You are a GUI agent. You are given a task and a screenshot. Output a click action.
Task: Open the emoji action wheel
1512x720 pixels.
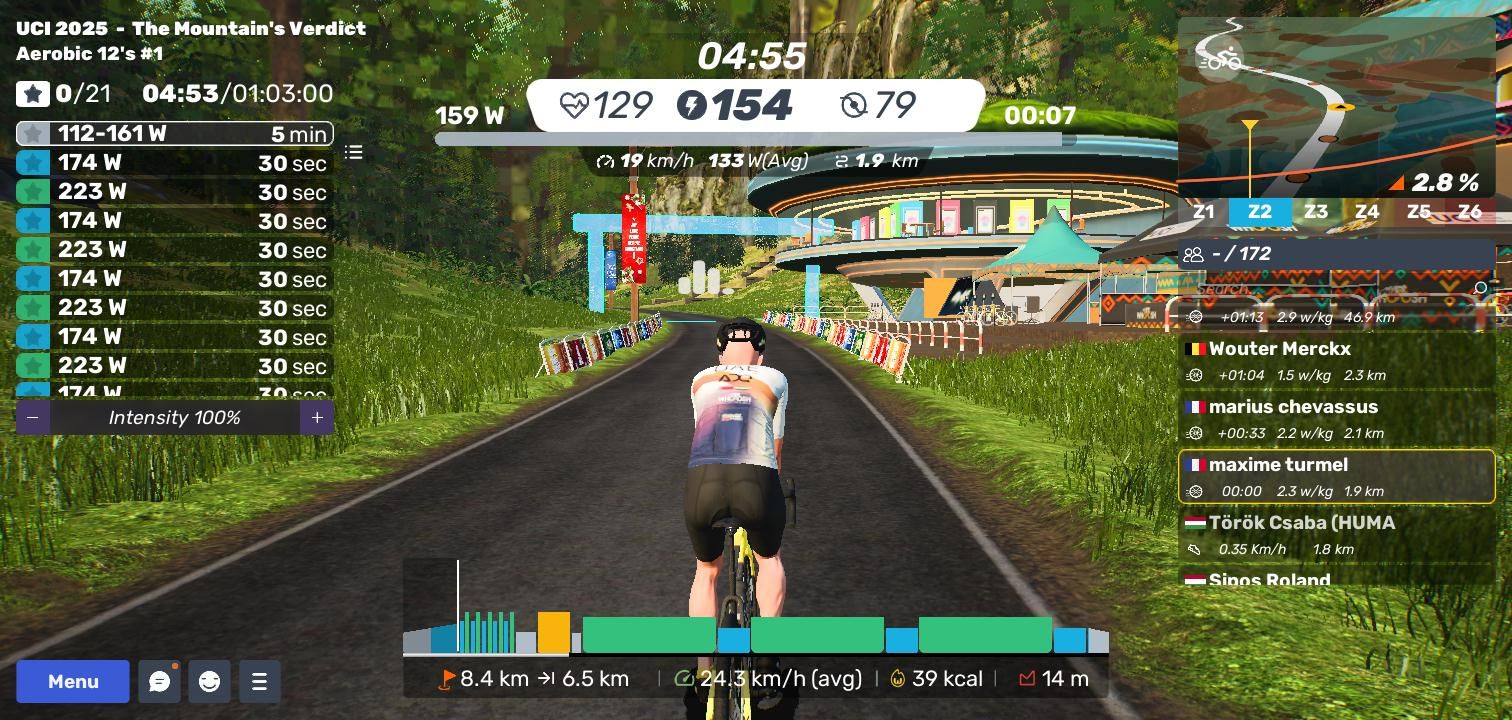(x=209, y=681)
